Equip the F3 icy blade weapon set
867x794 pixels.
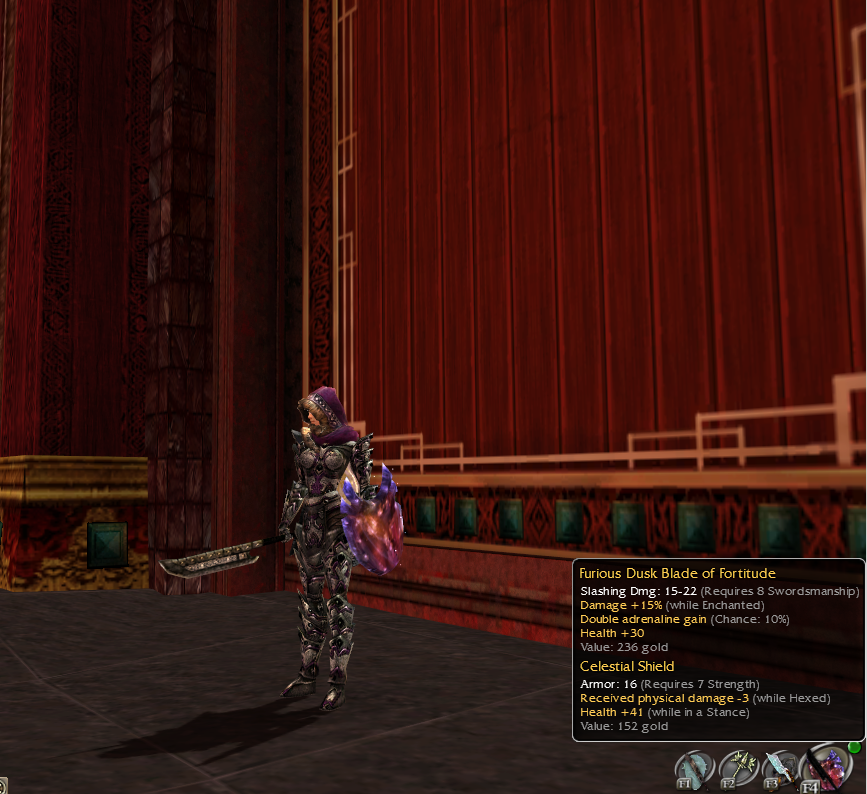tap(781, 769)
